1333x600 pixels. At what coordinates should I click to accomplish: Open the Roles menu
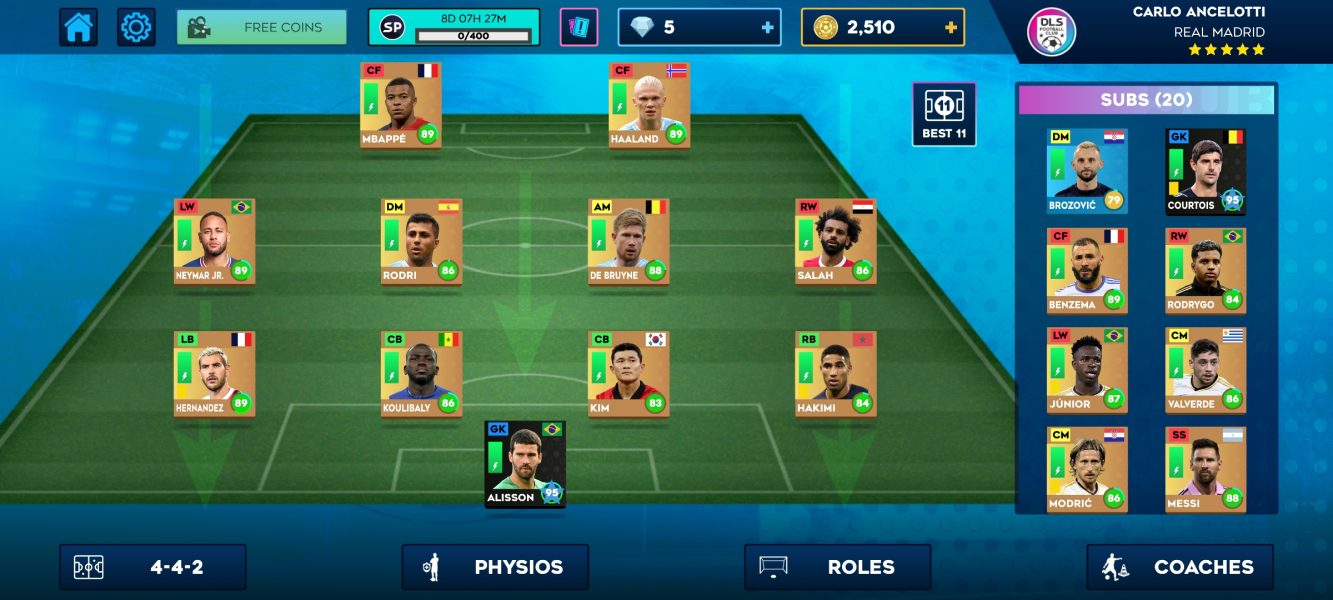tap(838, 567)
